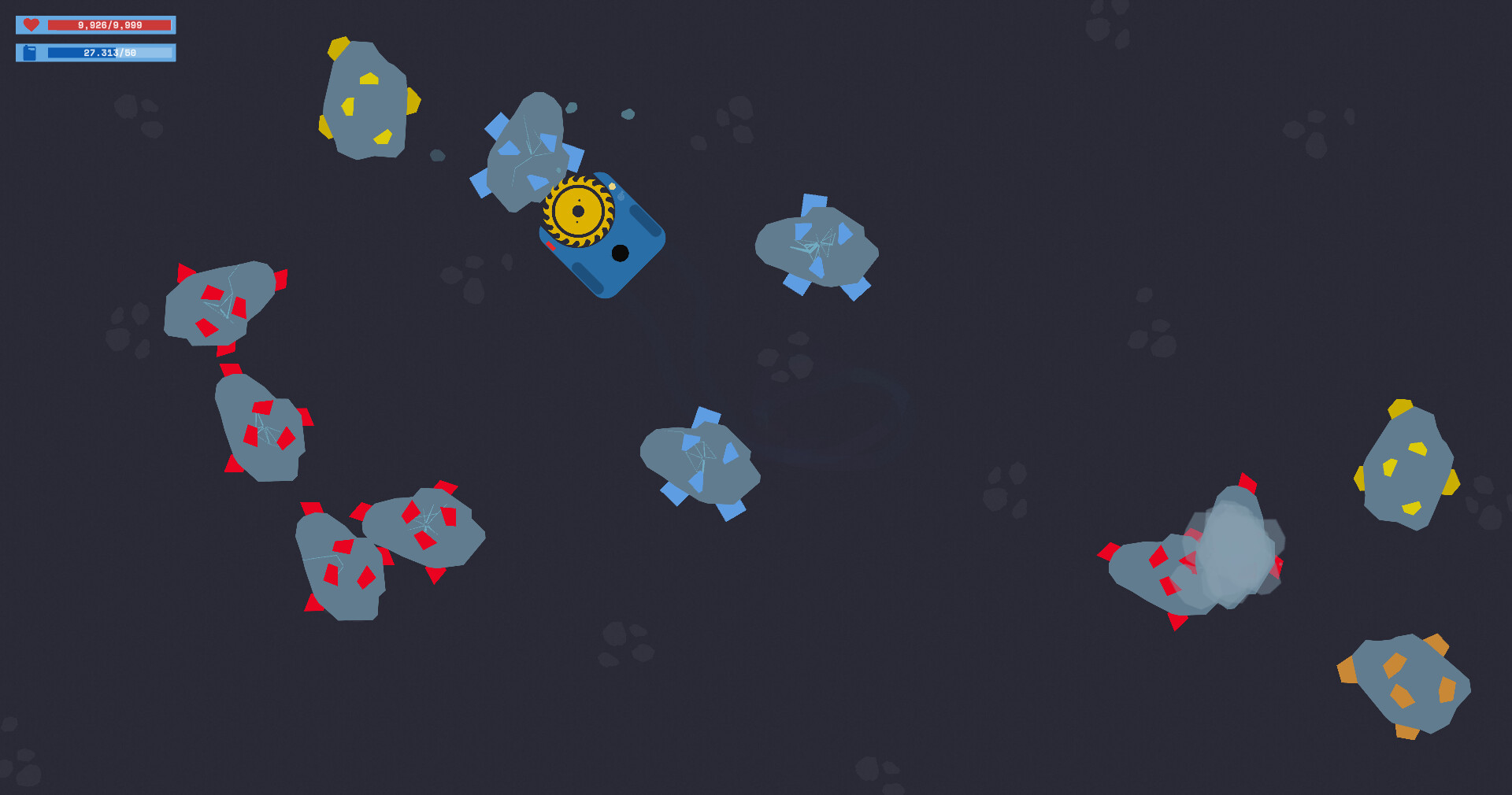Click the black exhaust port on the vehicle

(x=620, y=253)
